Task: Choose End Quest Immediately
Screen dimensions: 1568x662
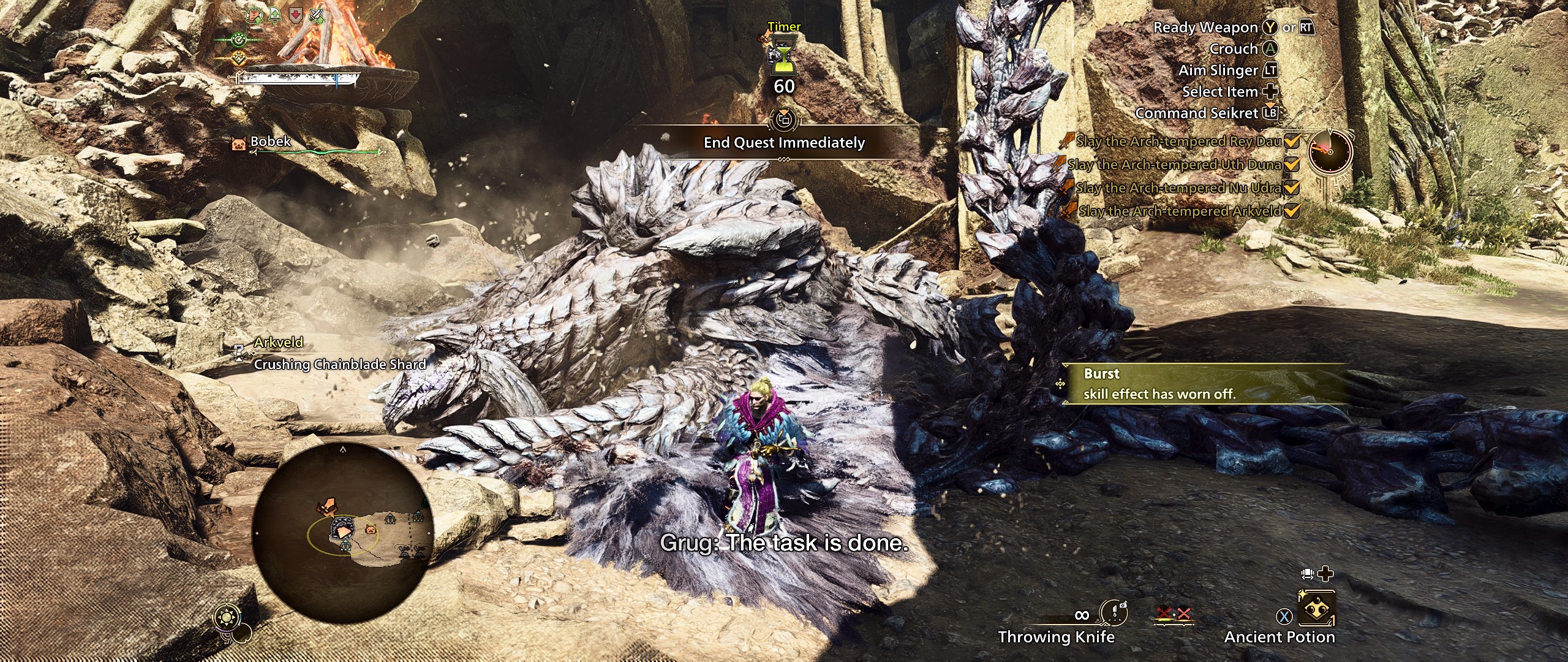Action: point(784,143)
